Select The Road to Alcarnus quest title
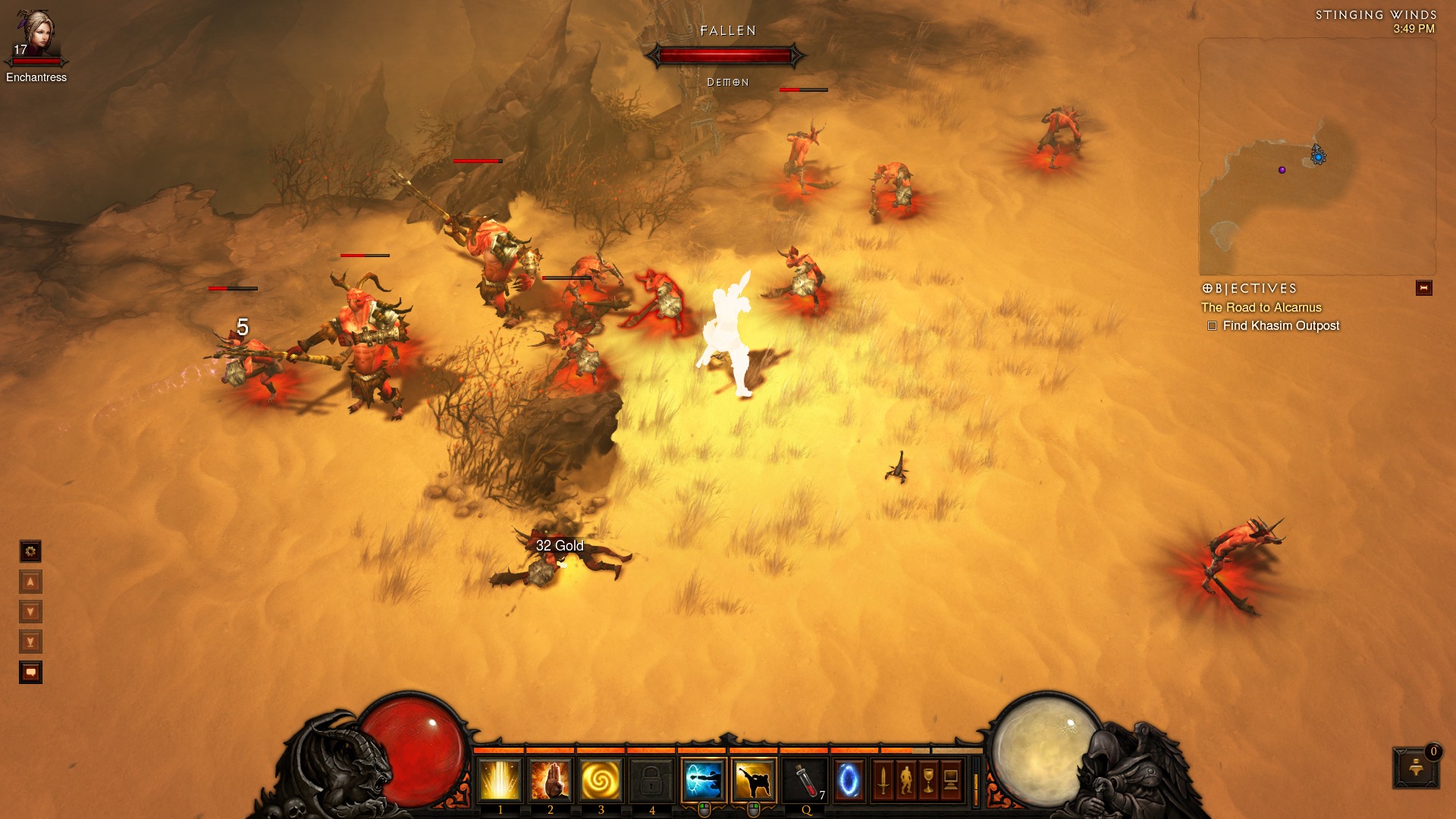This screenshot has height=819, width=1456. click(1260, 307)
